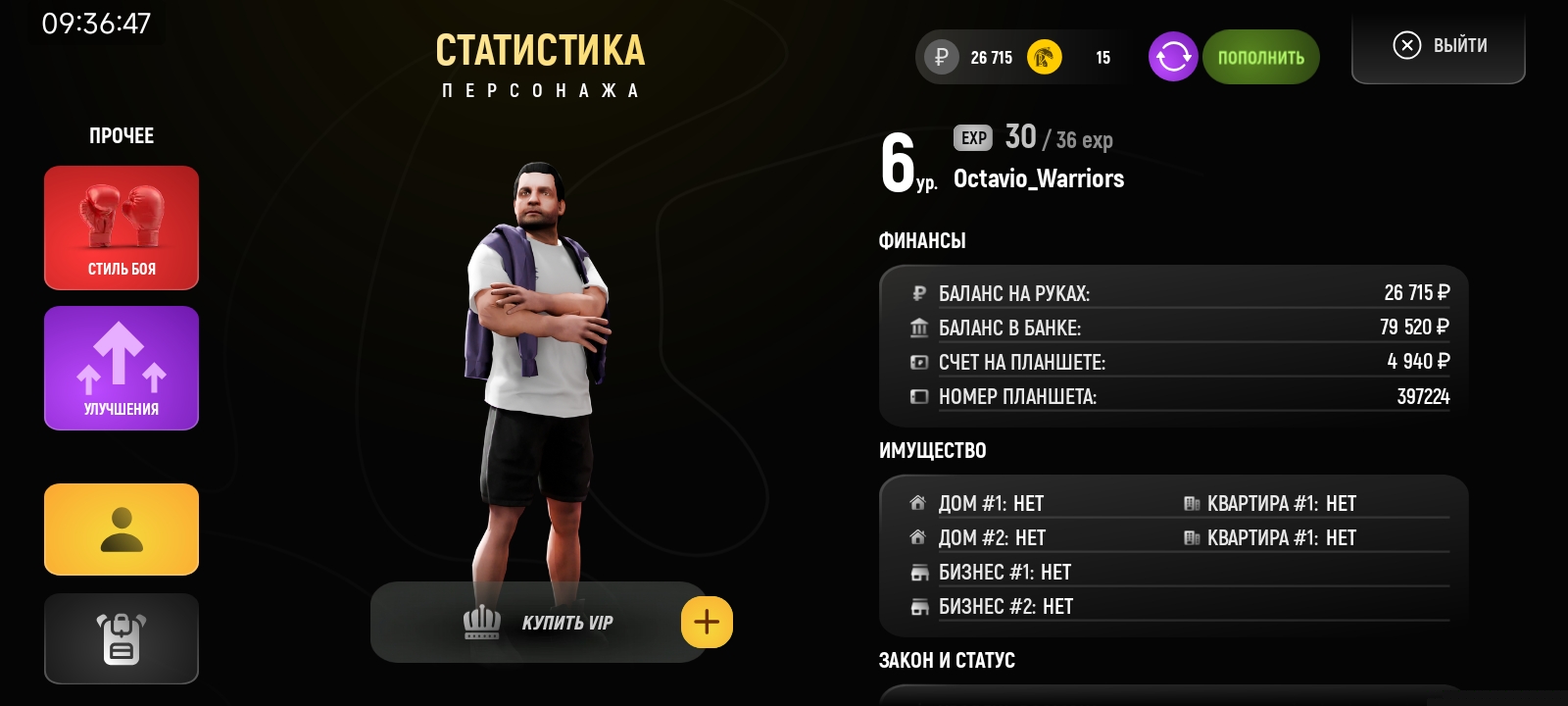Click the Купить VIP button
This screenshot has height=706, width=1568.
coord(537,622)
